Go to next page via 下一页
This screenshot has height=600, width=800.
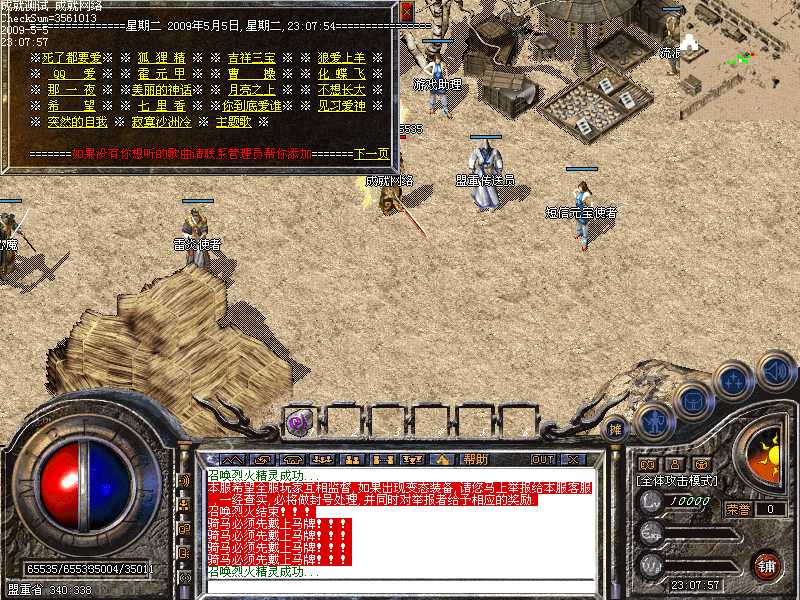click(x=371, y=154)
